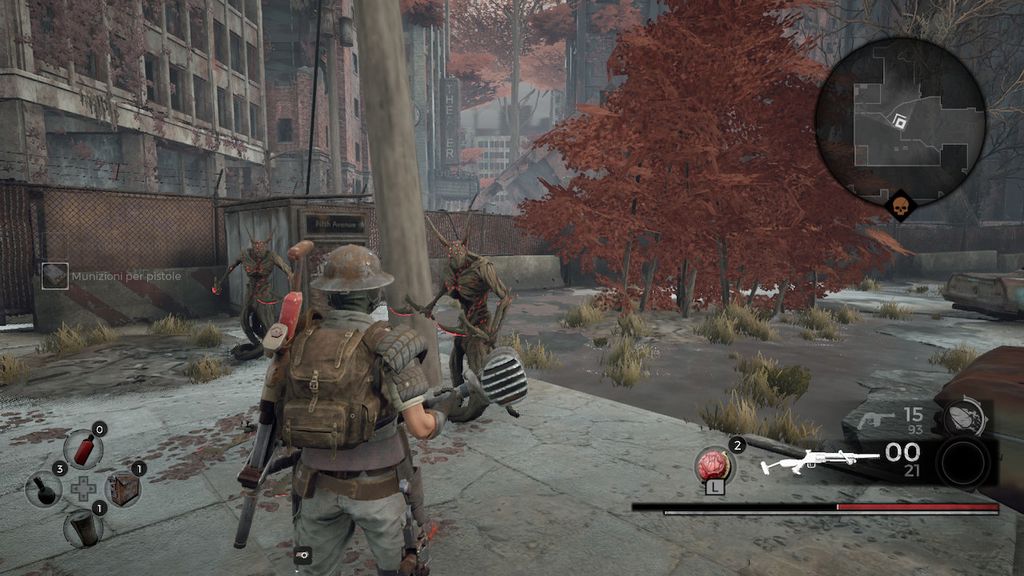1024x576 pixels.
Task: Choose the black grenade slot
Action: (x=44, y=489)
